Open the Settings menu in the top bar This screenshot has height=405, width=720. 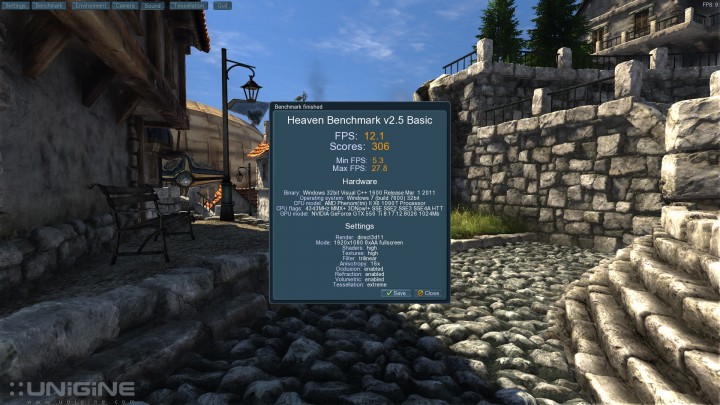[14, 5]
